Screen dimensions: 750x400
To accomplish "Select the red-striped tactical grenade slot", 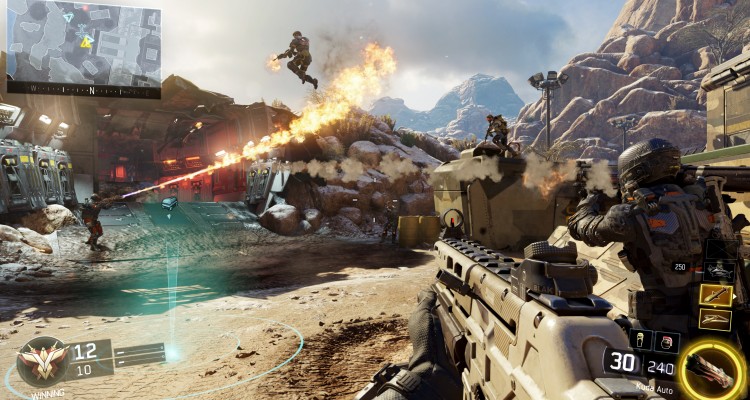I will pyautogui.click(x=667, y=342).
